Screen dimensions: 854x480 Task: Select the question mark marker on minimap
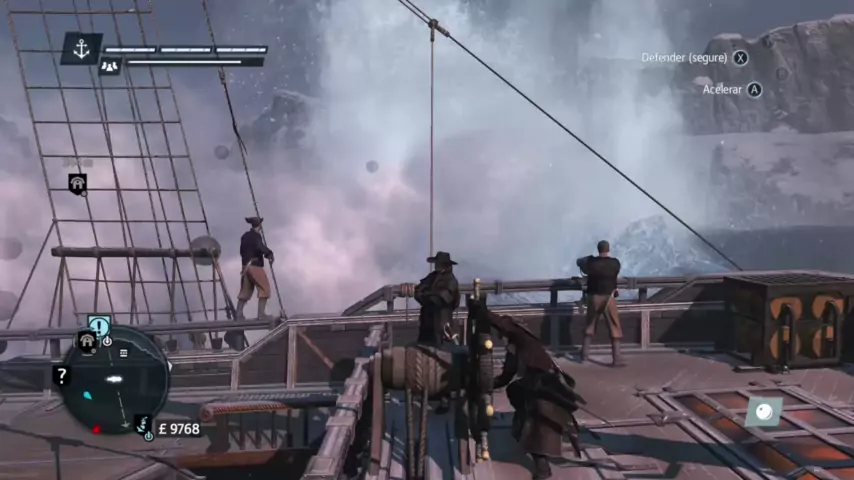tap(60, 375)
